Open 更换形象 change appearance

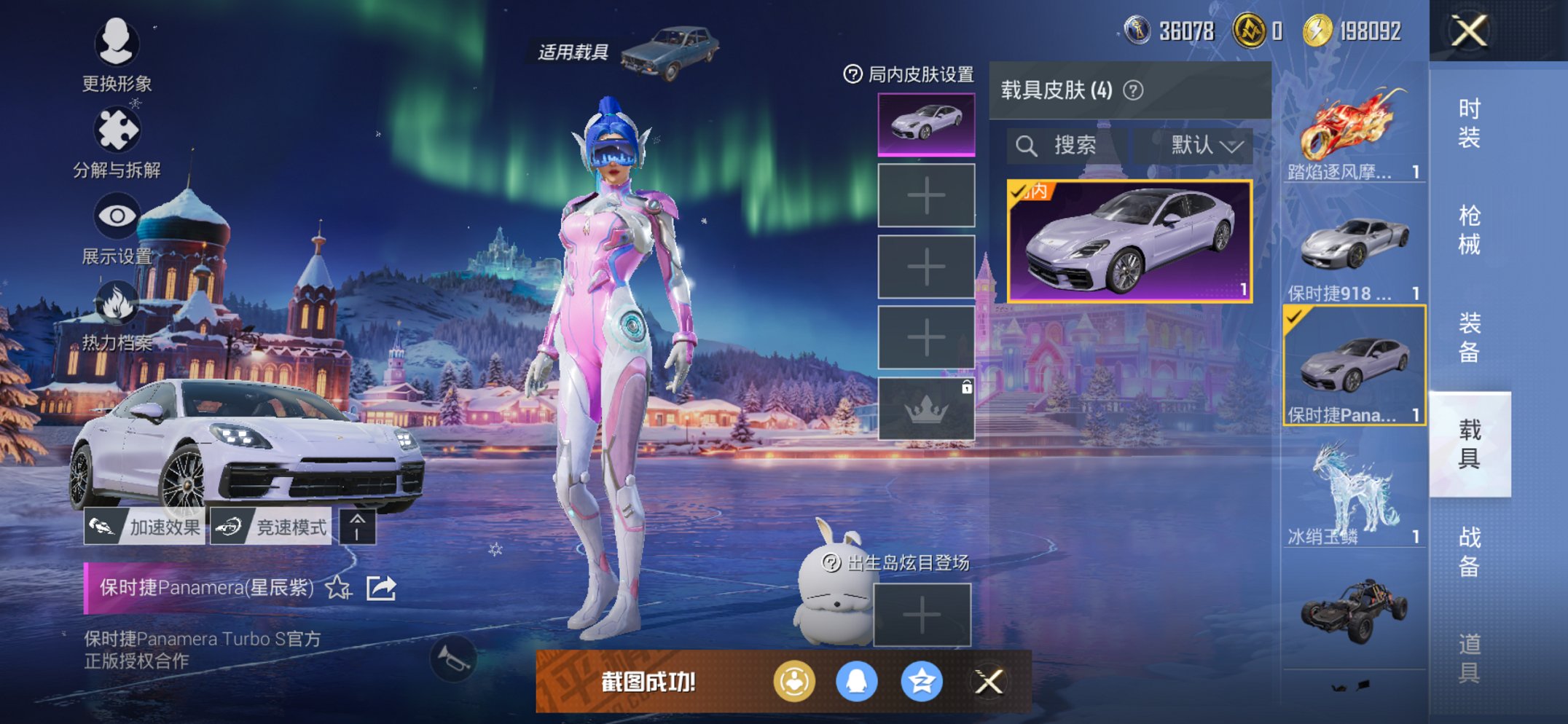tap(117, 55)
